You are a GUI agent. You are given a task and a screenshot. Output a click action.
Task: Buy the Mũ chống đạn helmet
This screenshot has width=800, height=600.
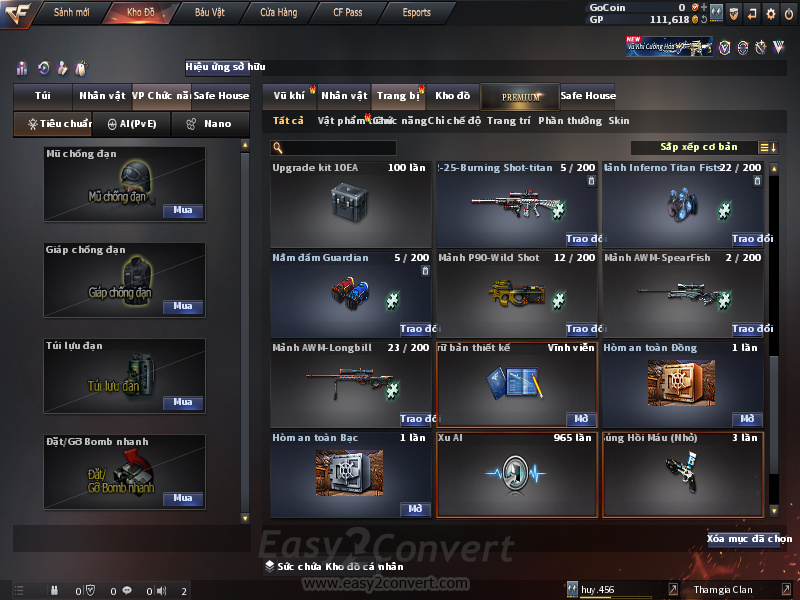(182, 211)
